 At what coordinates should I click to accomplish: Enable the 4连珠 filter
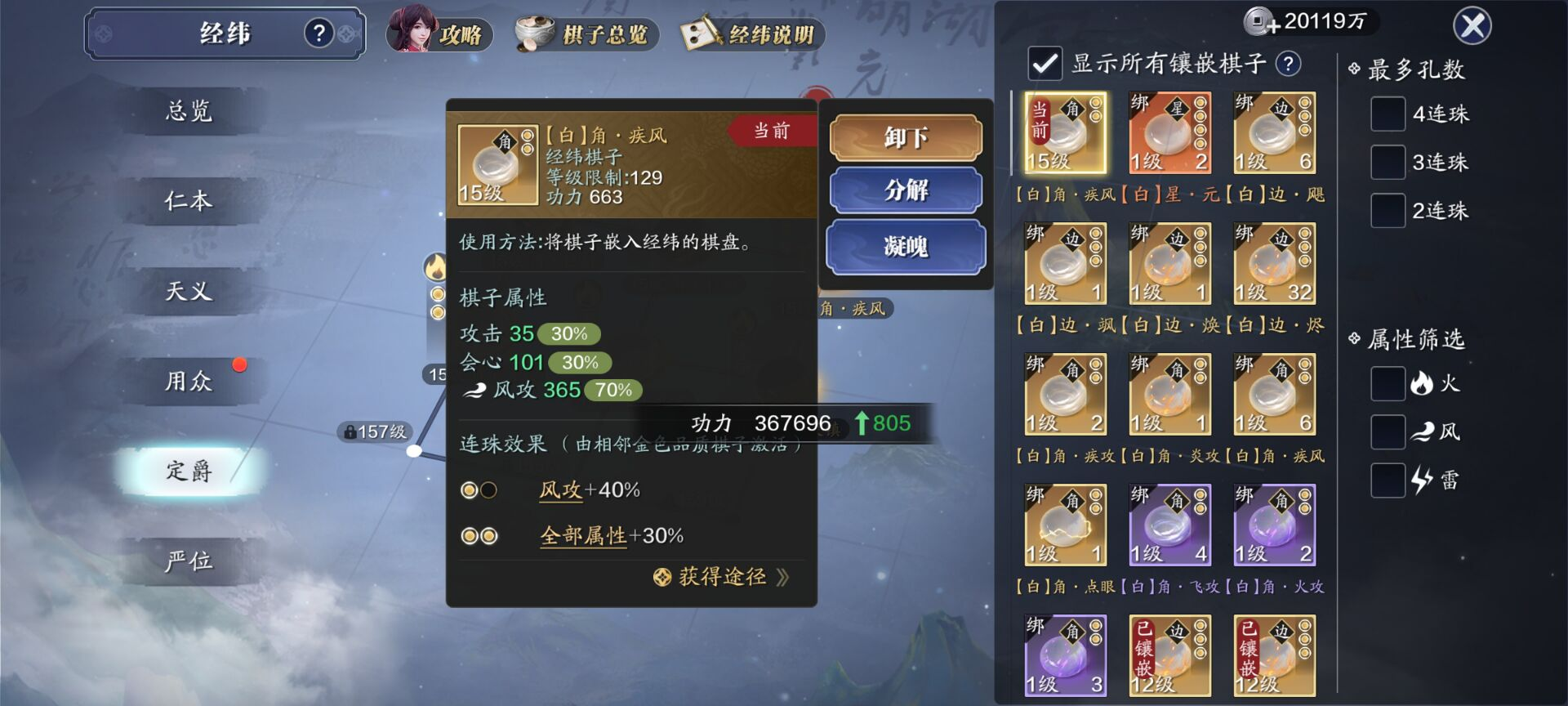point(1388,114)
